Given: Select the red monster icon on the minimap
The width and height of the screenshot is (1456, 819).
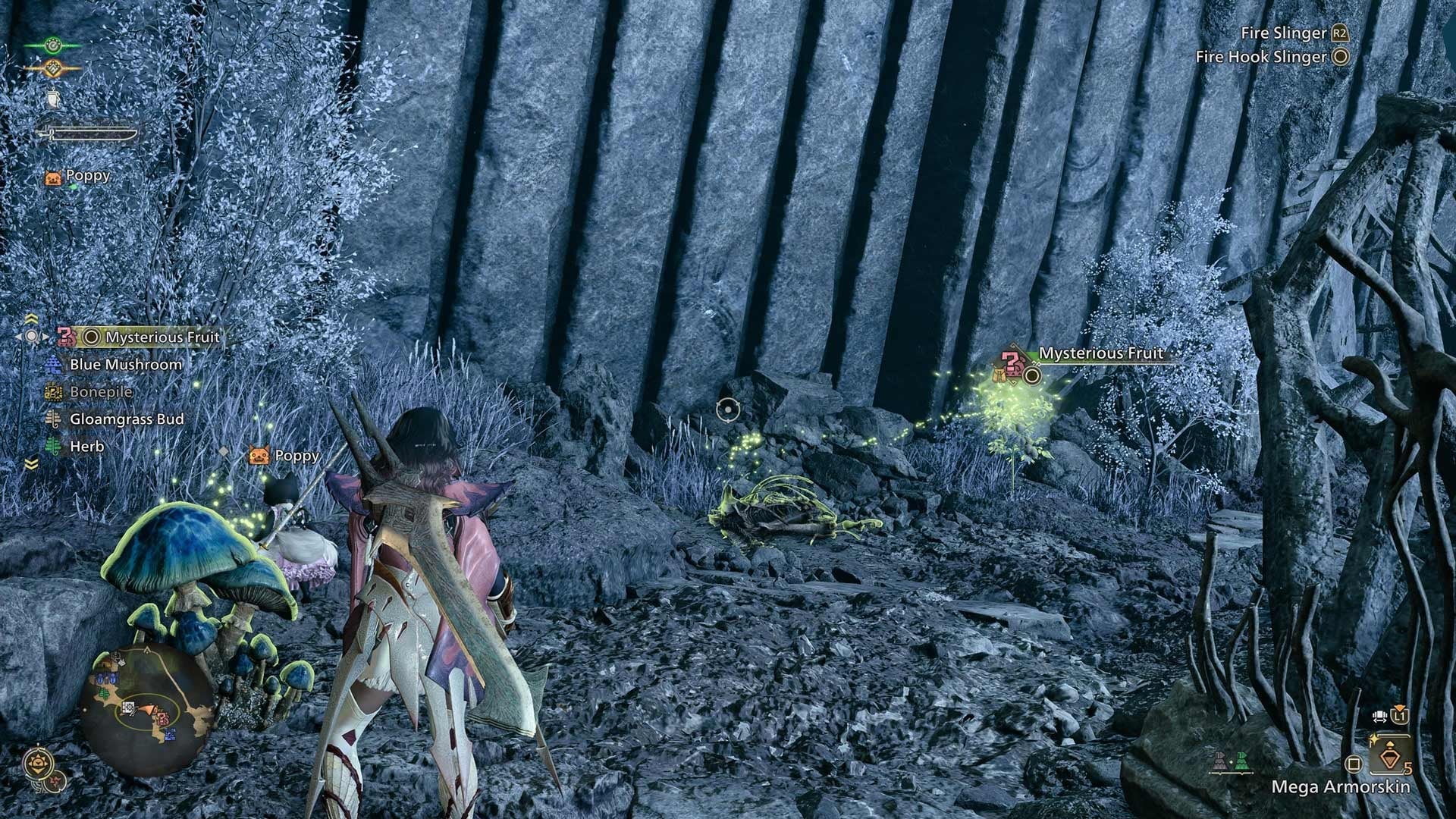Looking at the screenshot, I should click(162, 718).
